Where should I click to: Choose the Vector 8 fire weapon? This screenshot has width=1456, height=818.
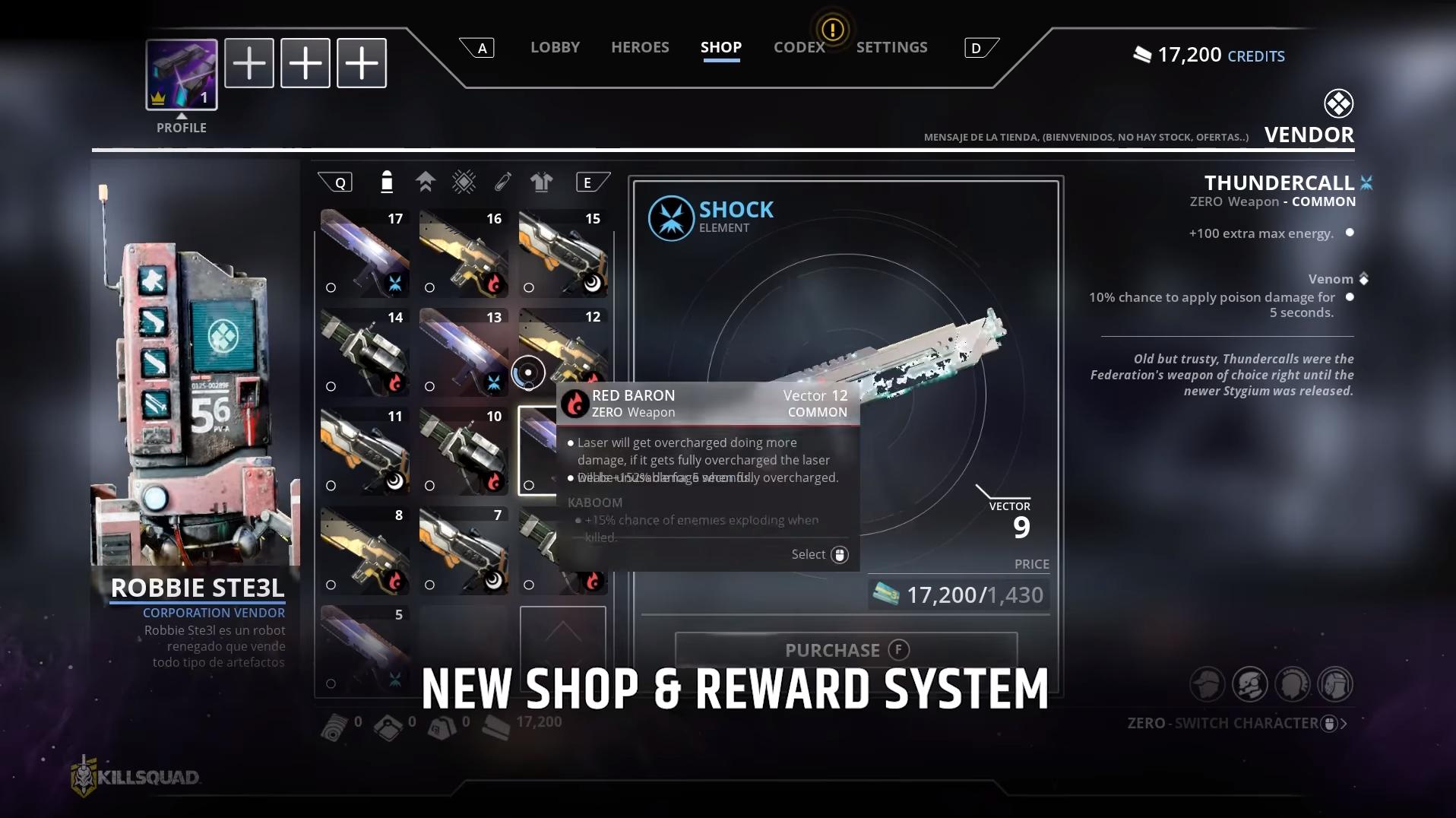[365, 550]
